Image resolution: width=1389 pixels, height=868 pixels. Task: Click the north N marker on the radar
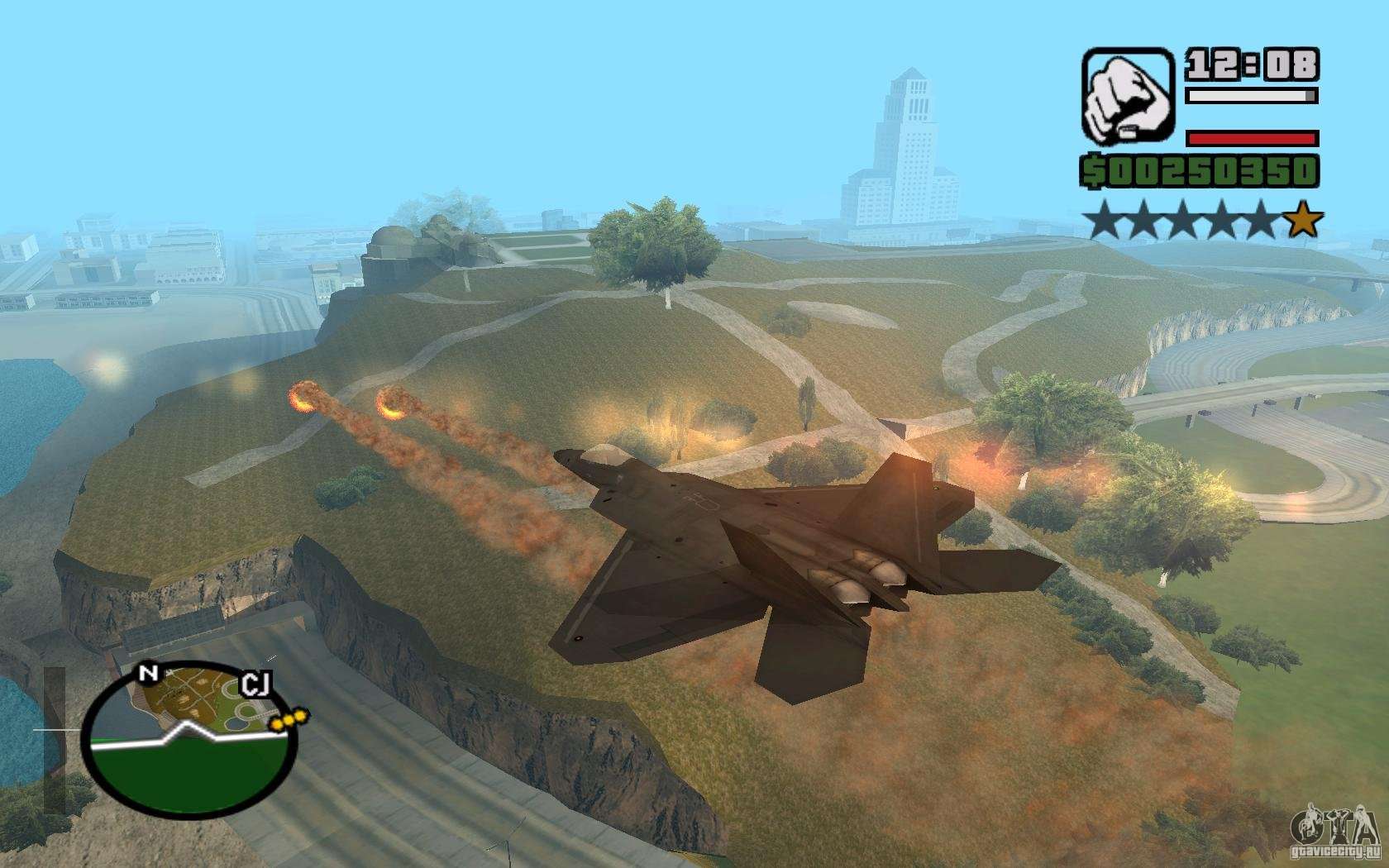[x=149, y=674]
